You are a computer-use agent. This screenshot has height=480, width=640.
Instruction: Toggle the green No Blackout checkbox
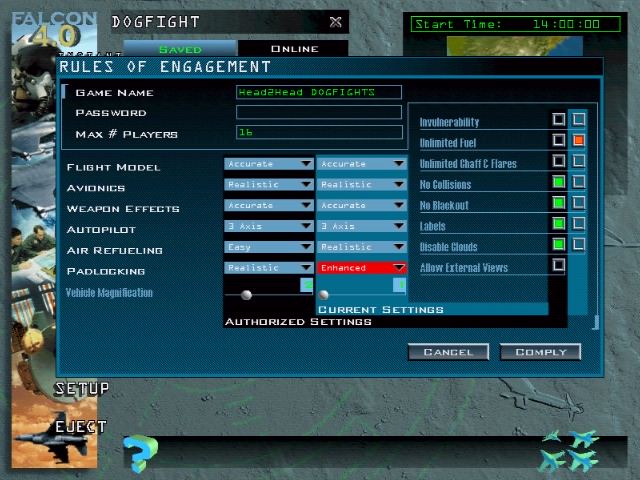click(x=559, y=204)
